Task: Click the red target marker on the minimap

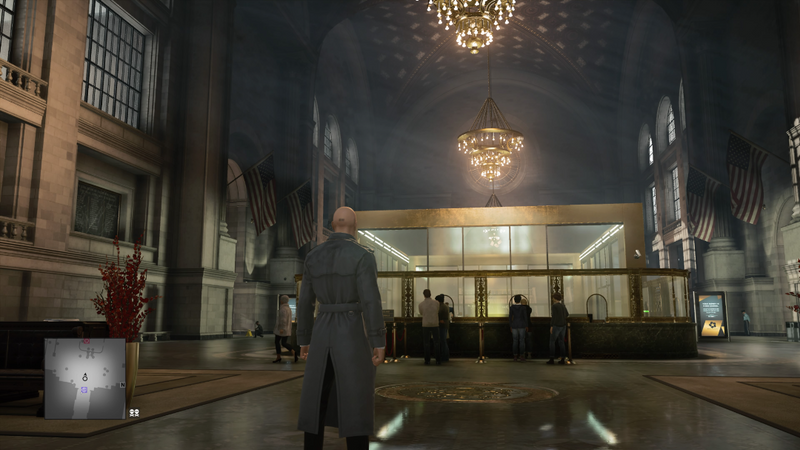Action: click(x=87, y=342)
